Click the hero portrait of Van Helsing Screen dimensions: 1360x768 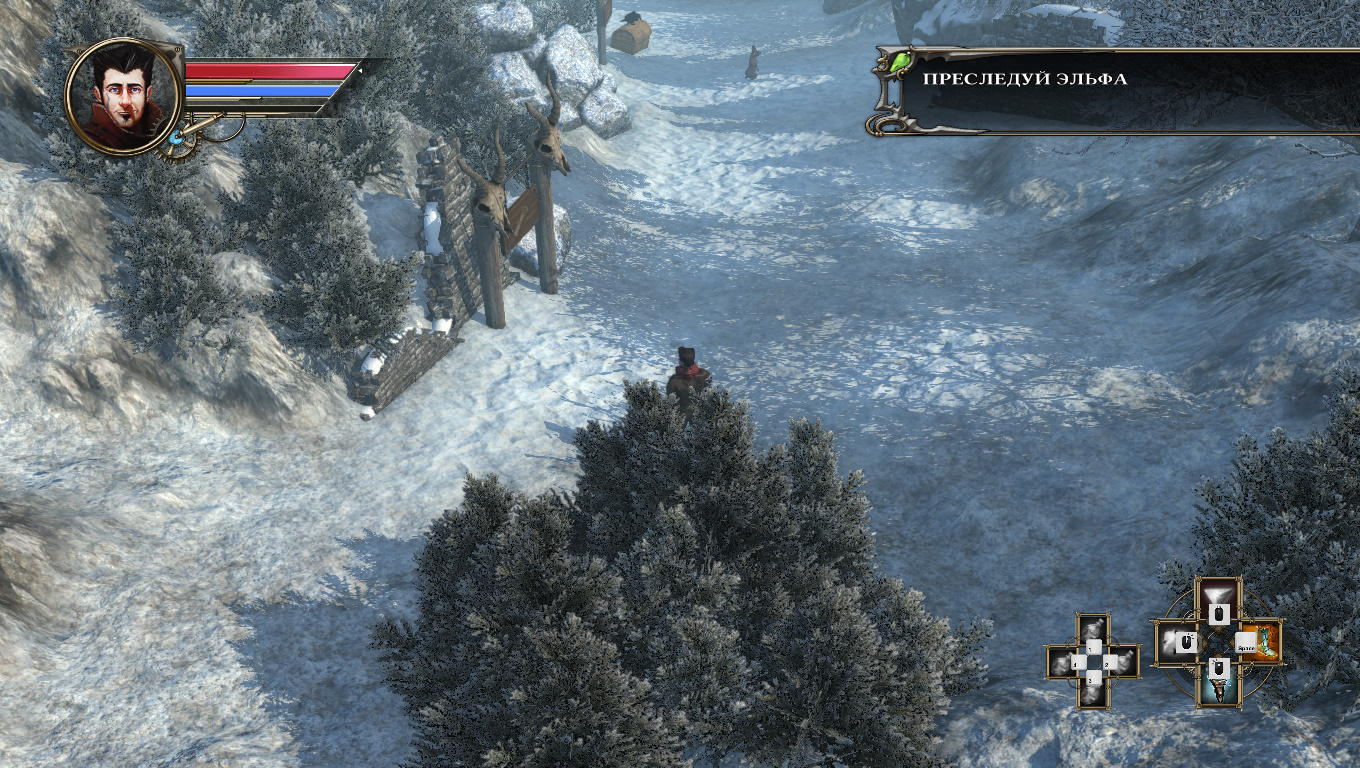pos(123,96)
